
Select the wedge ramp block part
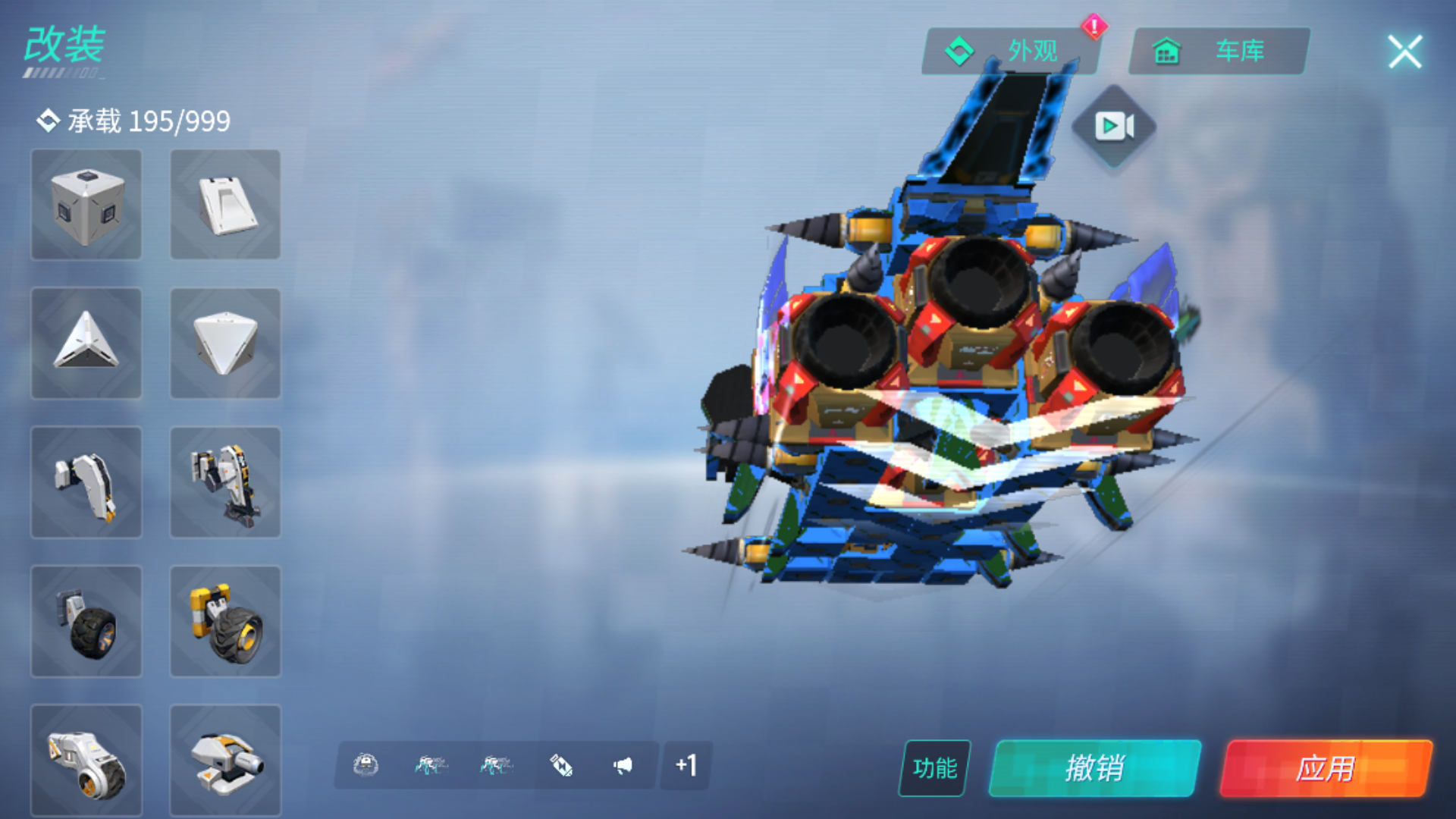click(x=225, y=205)
